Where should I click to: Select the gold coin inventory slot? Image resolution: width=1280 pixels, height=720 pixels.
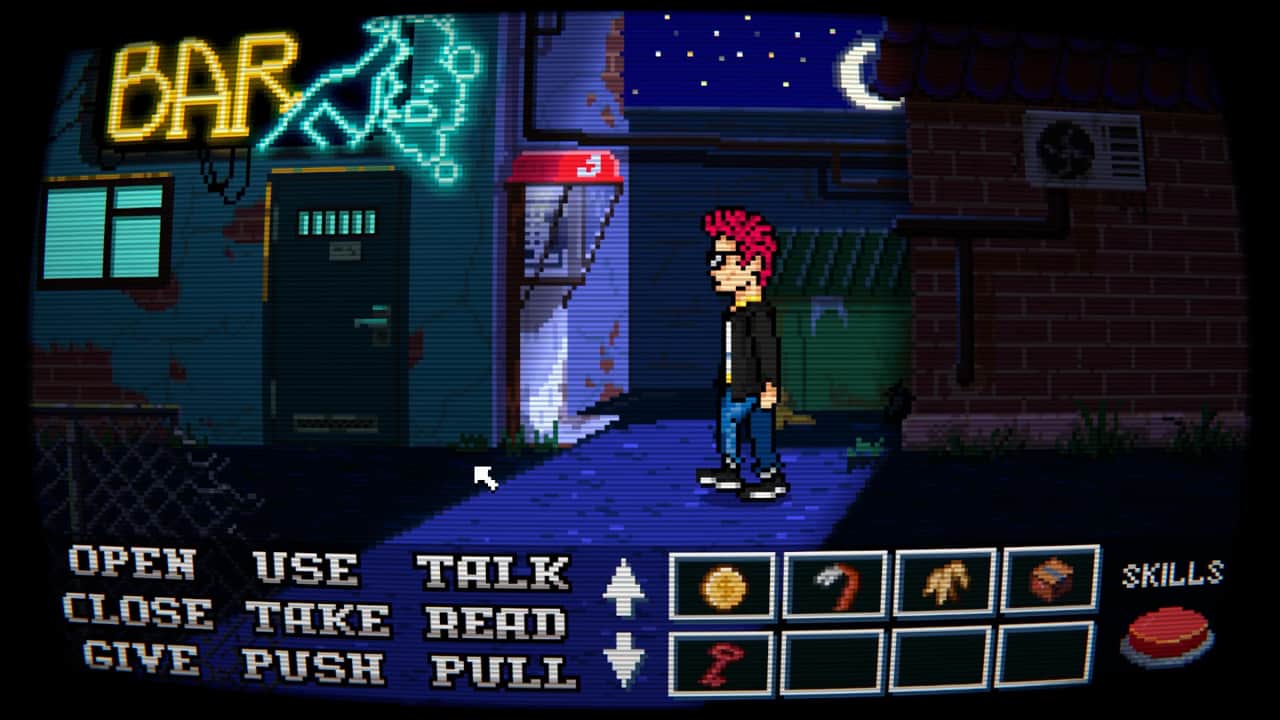[x=722, y=586]
